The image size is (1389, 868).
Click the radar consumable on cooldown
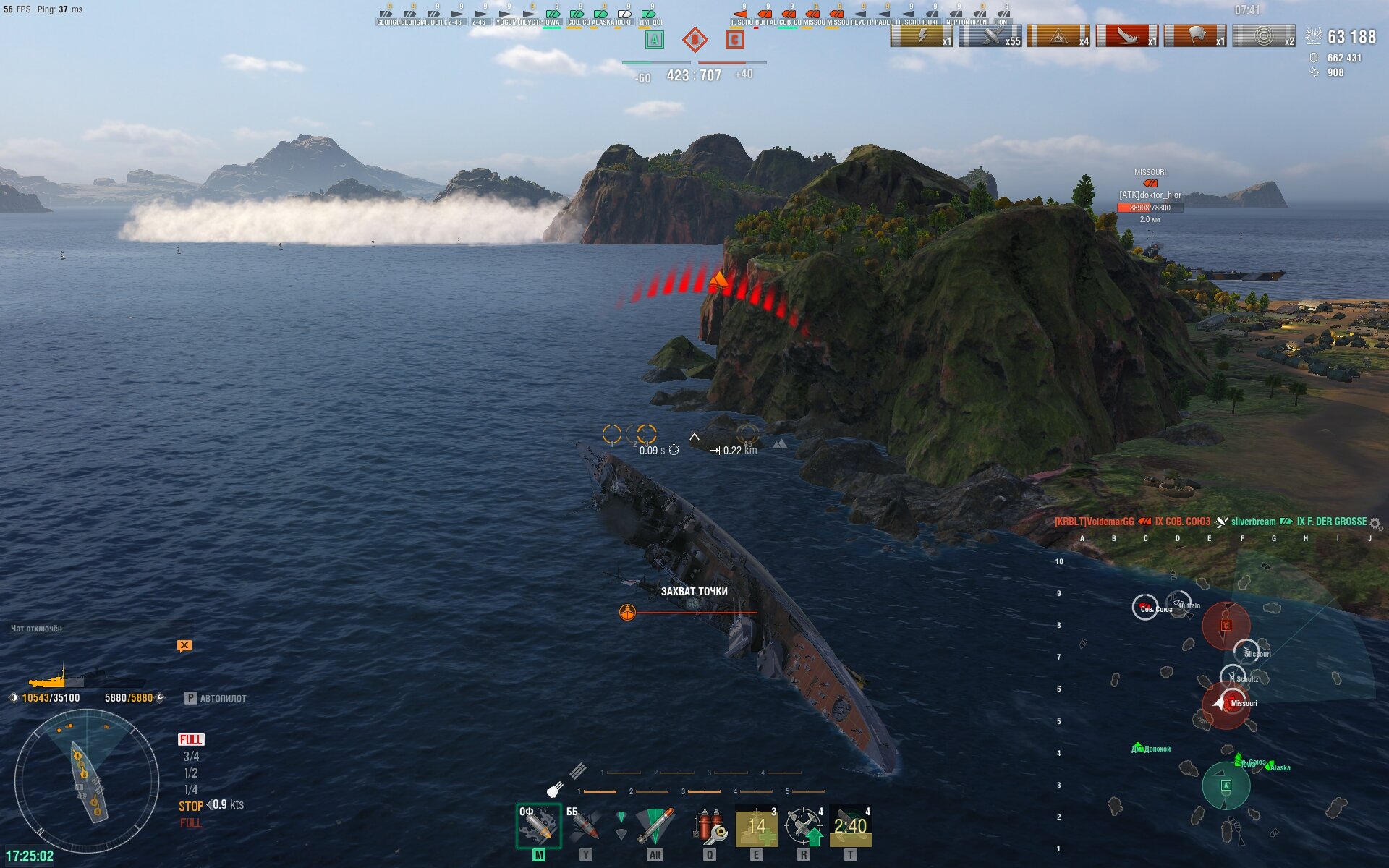point(850,826)
